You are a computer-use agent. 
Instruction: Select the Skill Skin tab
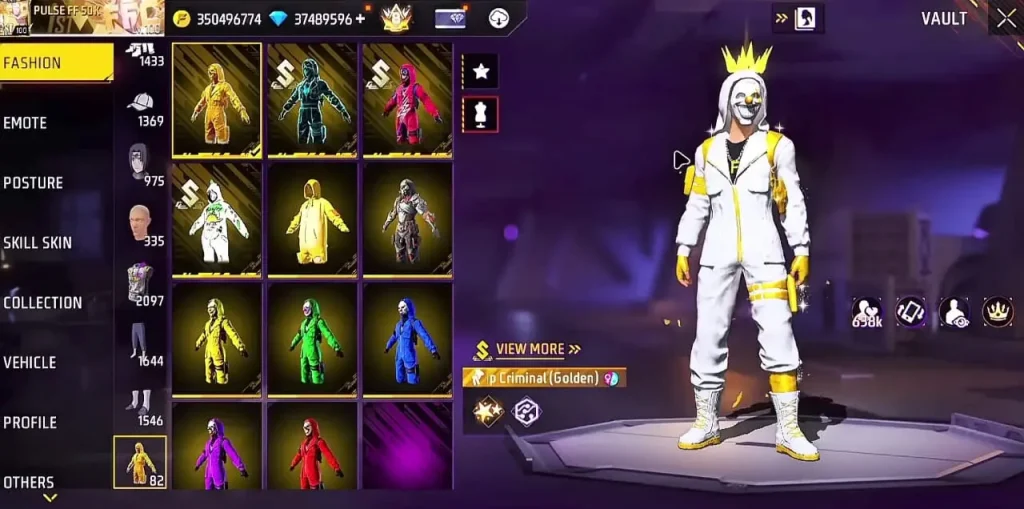(37, 243)
